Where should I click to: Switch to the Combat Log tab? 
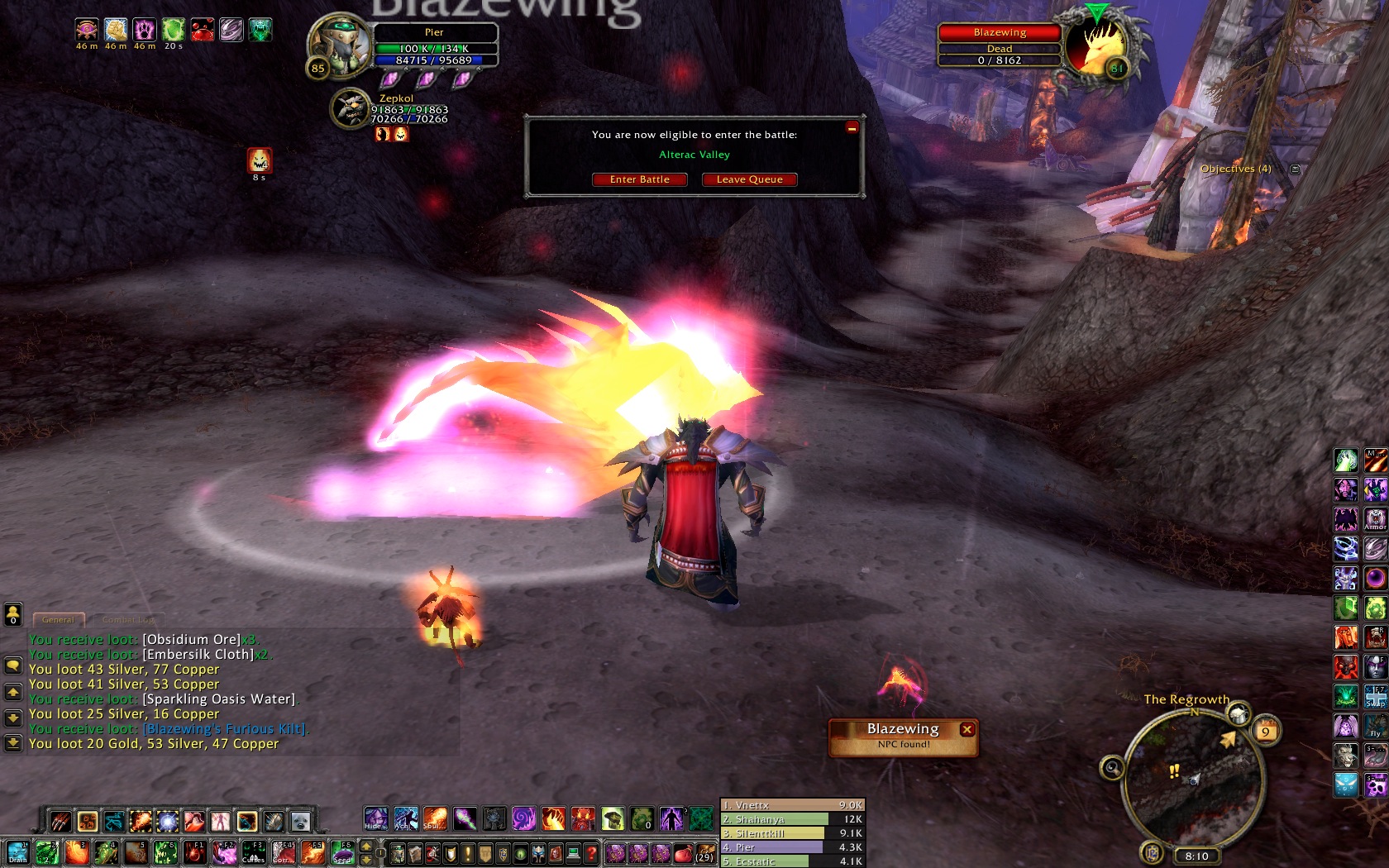pyautogui.click(x=127, y=619)
